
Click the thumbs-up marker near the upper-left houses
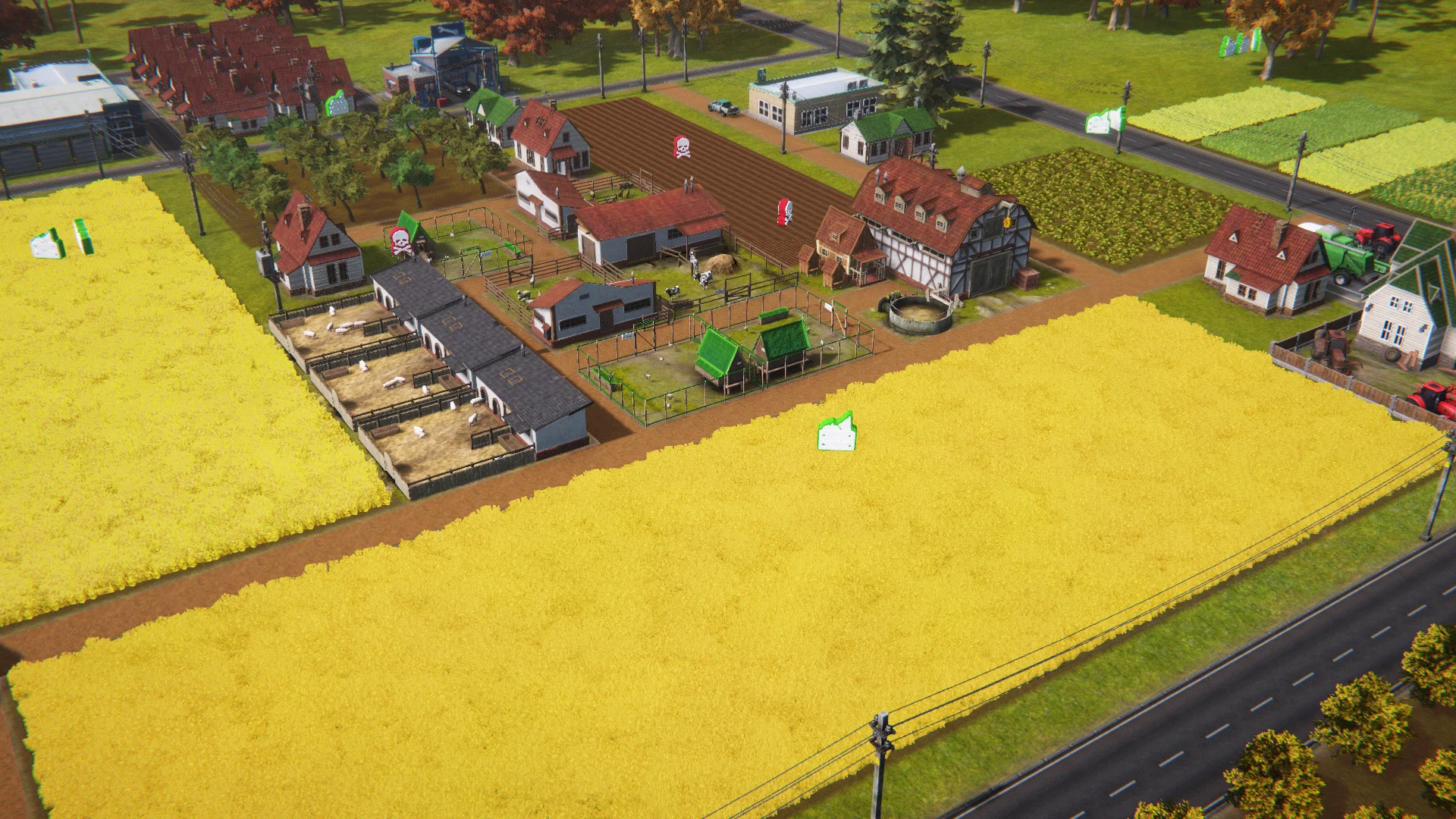click(x=337, y=104)
